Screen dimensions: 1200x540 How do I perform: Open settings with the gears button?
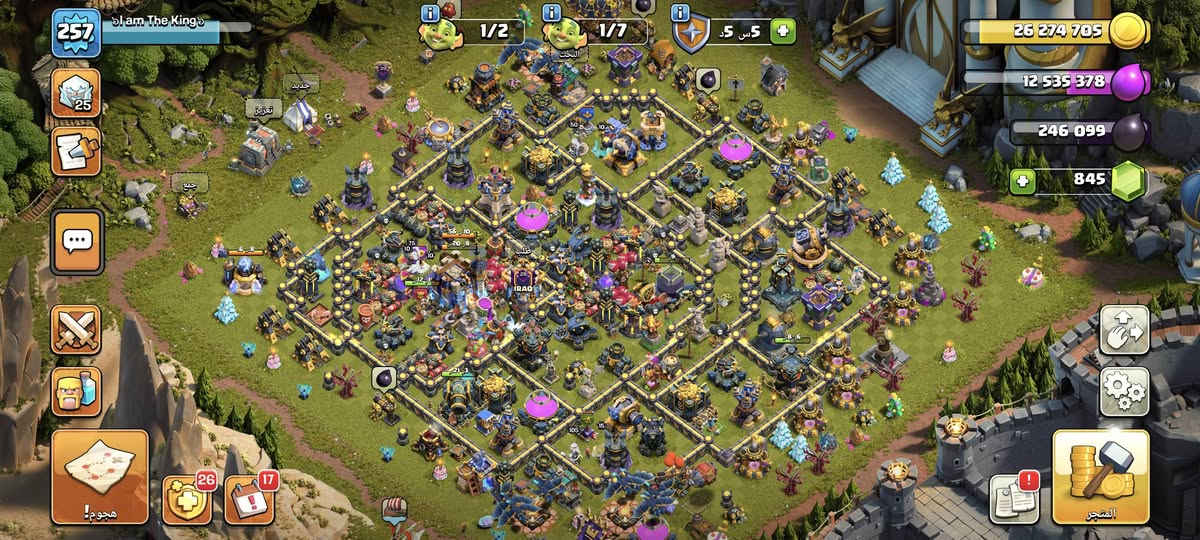tap(1124, 391)
